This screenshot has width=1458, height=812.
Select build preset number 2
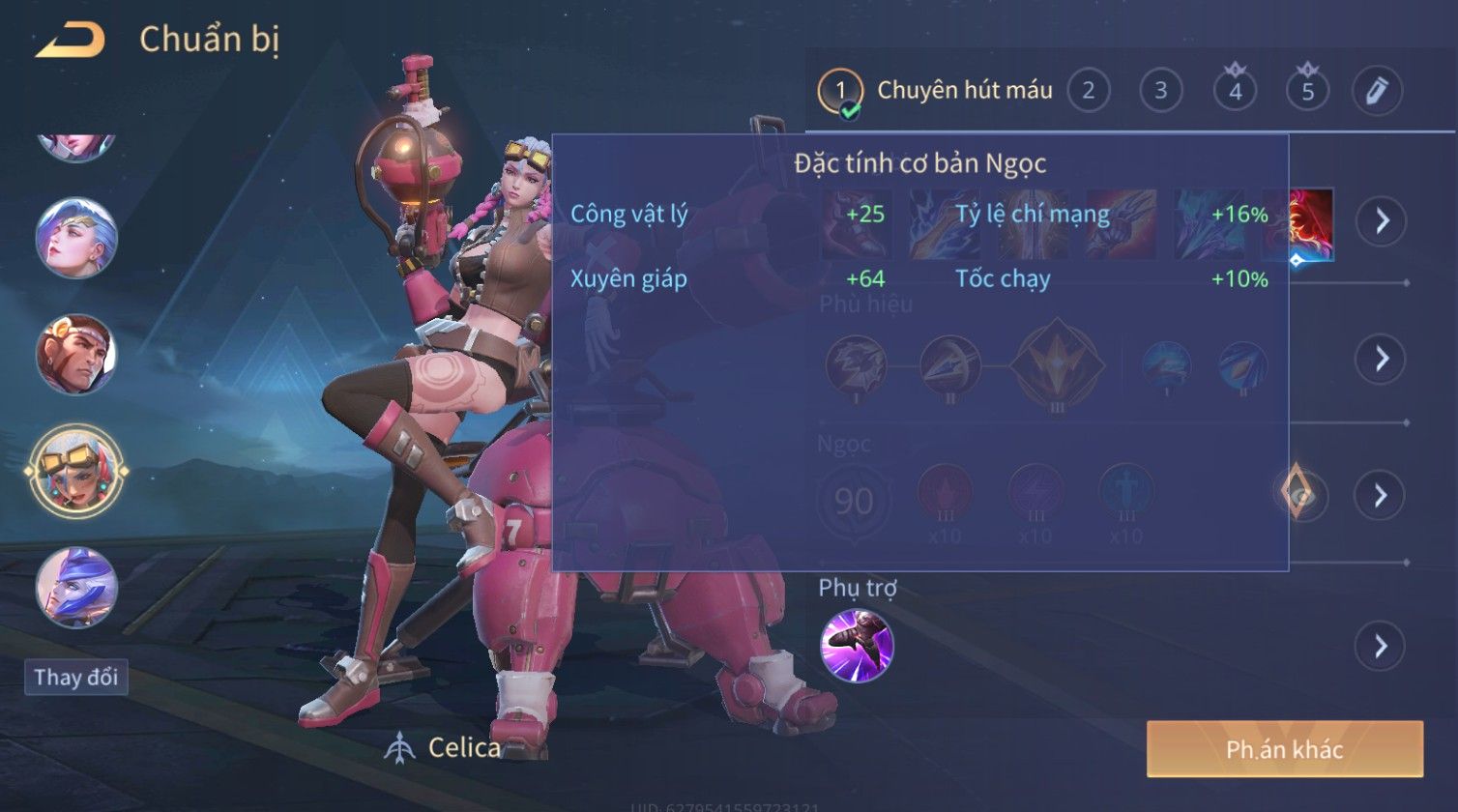(1088, 91)
